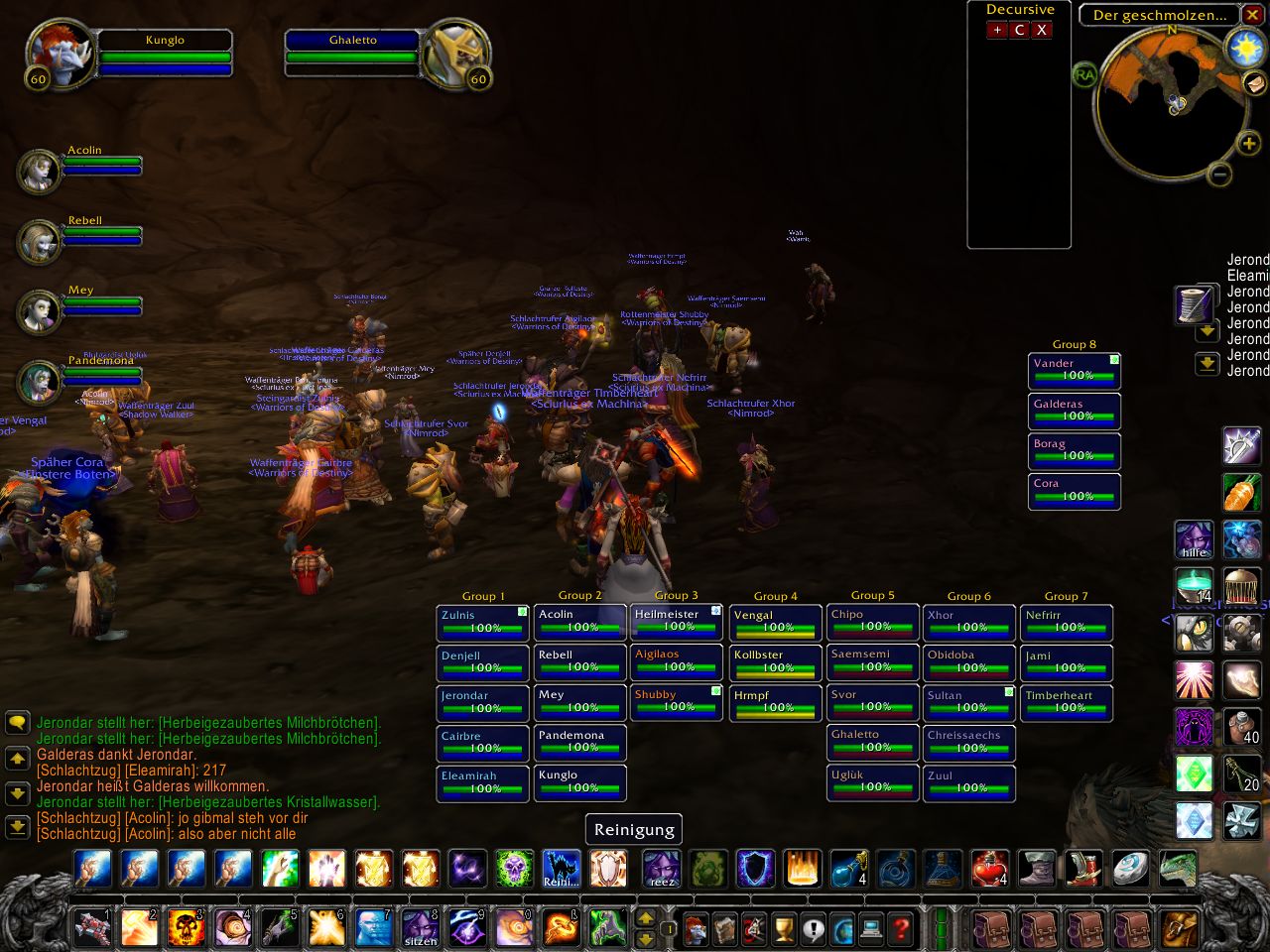Click the Decursive C button
This screenshot has height=952, width=1270.
pyautogui.click(x=1019, y=30)
